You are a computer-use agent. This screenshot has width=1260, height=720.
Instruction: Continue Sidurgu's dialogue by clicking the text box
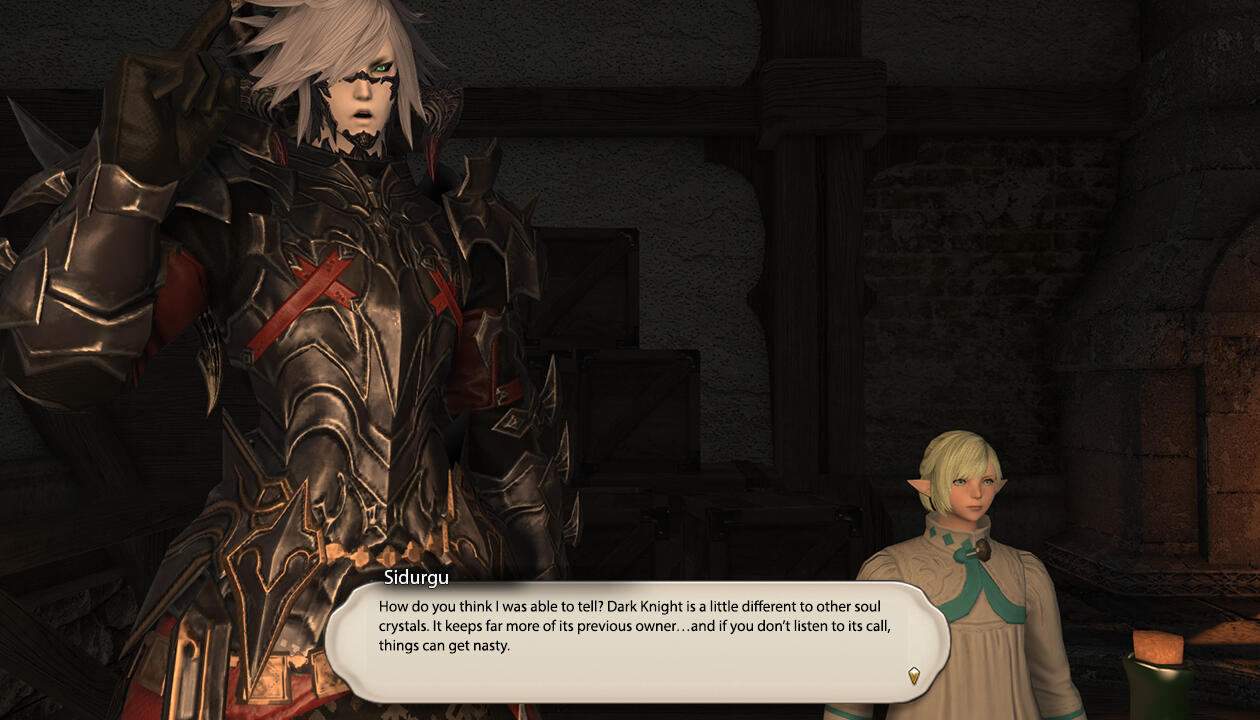coord(636,640)
